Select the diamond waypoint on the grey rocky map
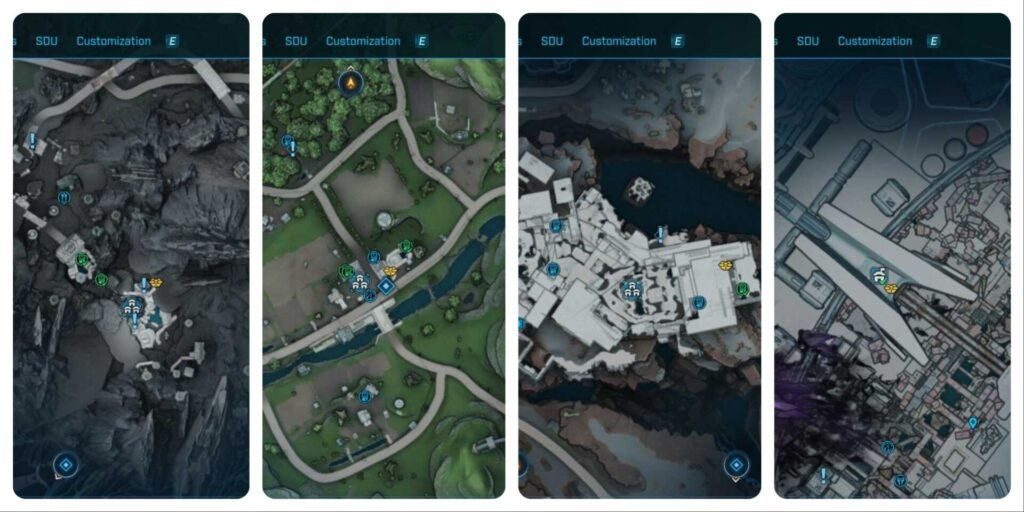The width and height of the screenshot is (1024, 512). click(66, 463)
